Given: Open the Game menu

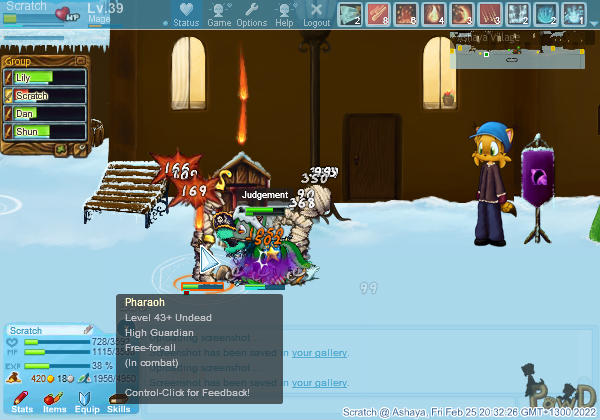Looking at the screenshot, I should pyautogui.click(x=219, y=14).
